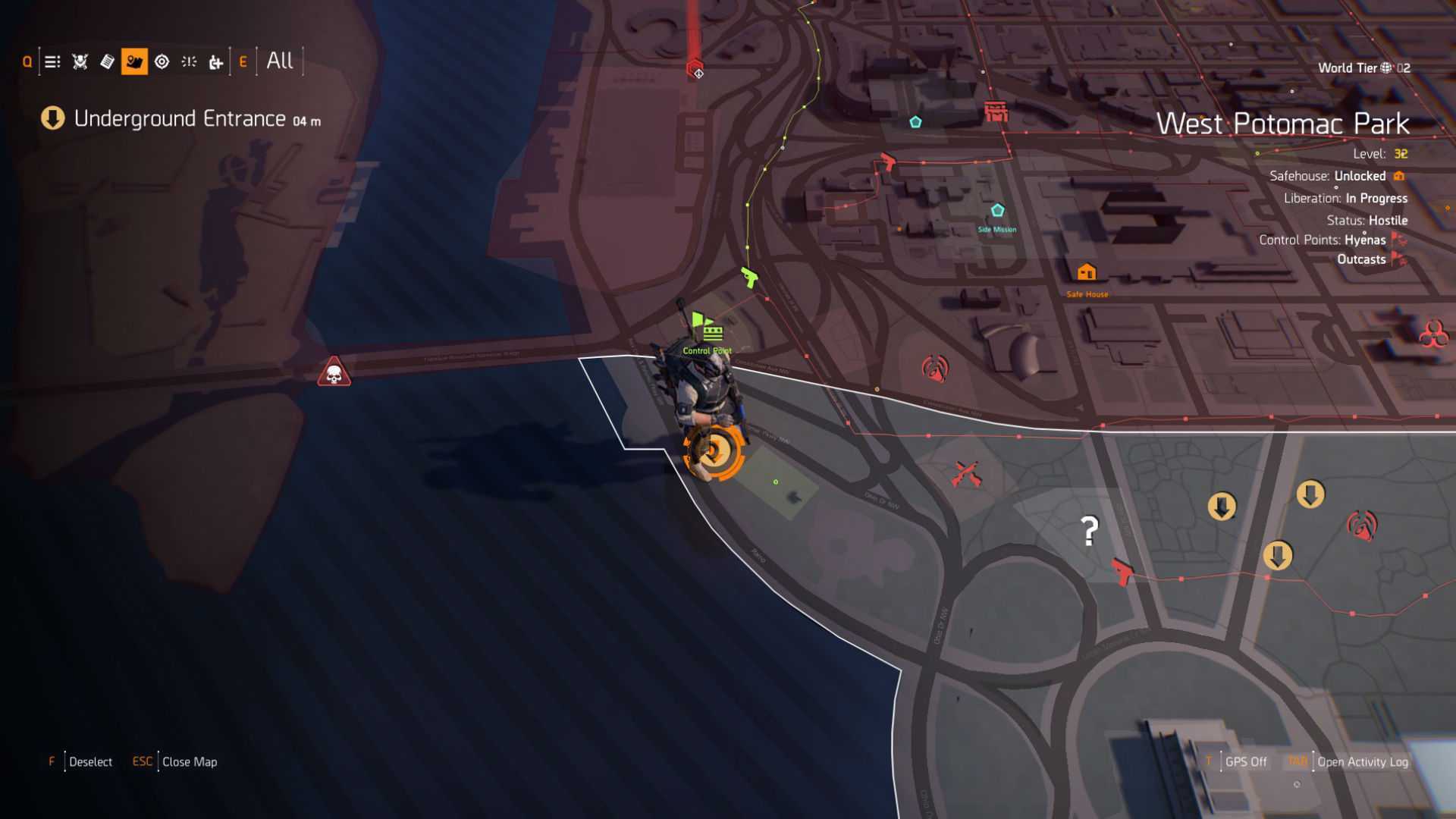Click the cyan Side Mission marker
Screen dimensions: 1456x819
997,211
